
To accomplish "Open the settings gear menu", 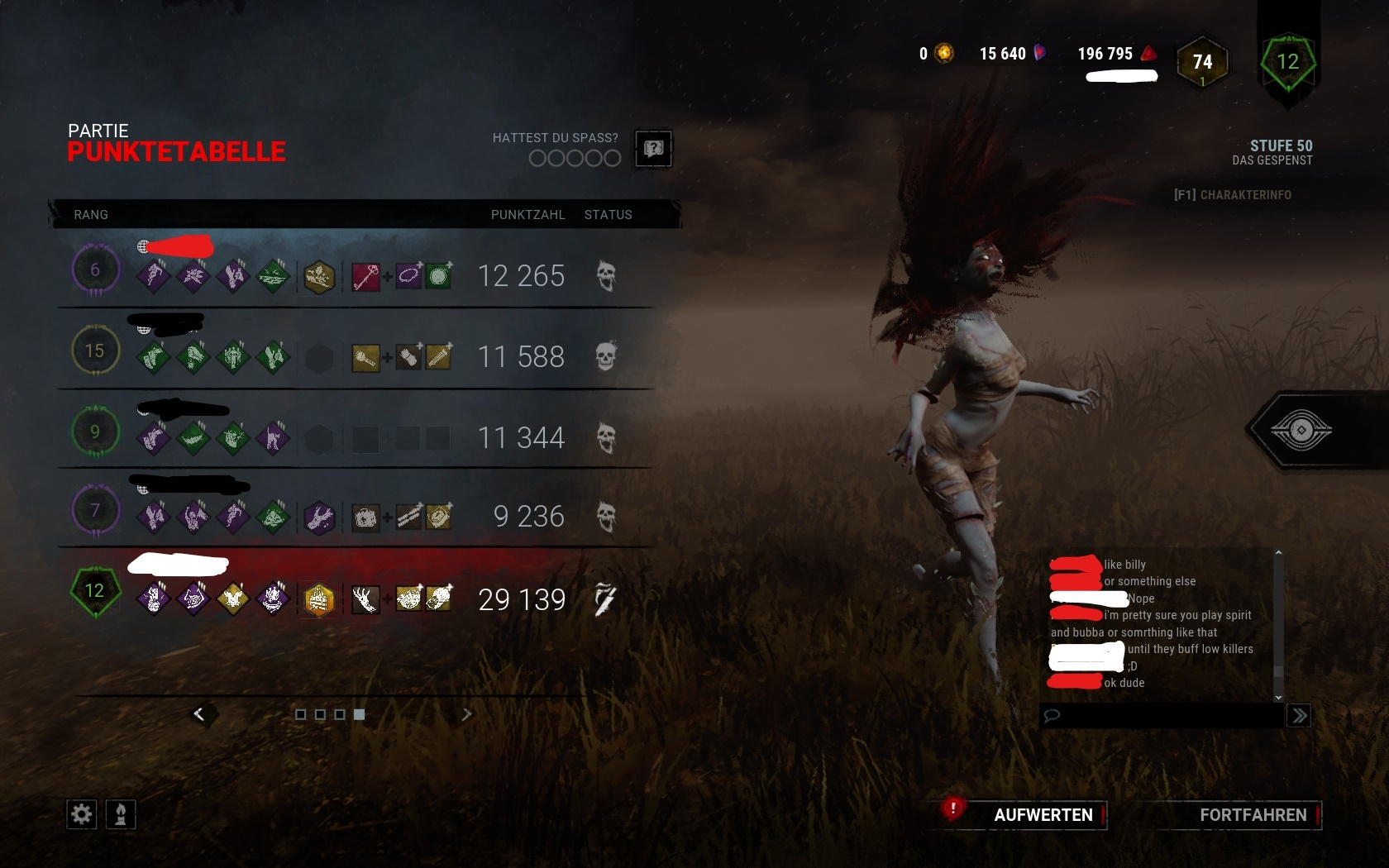I will (x=80, y=814).
